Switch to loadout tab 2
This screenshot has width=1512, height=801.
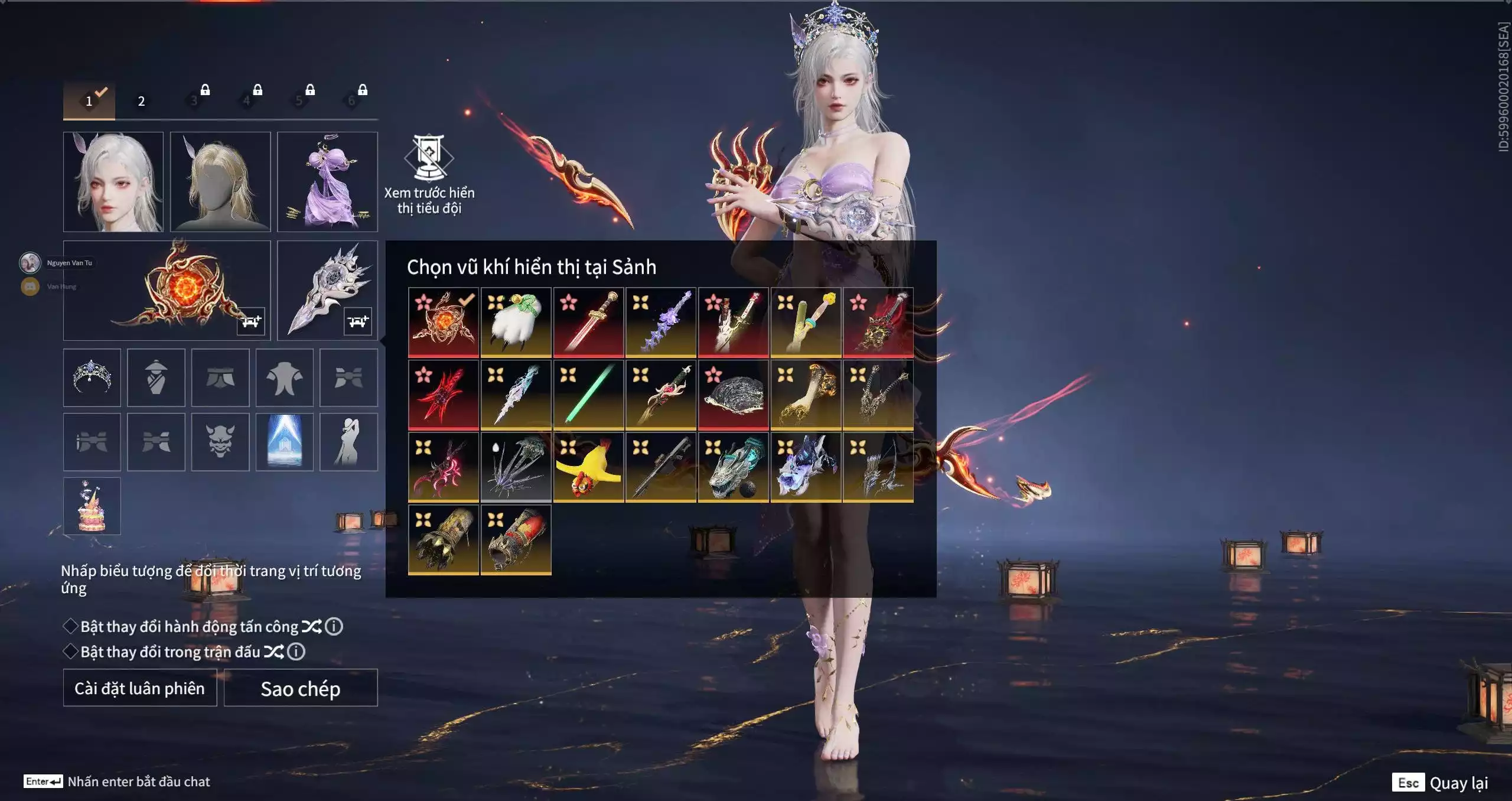pyautogui.click(x=141, y=101)
